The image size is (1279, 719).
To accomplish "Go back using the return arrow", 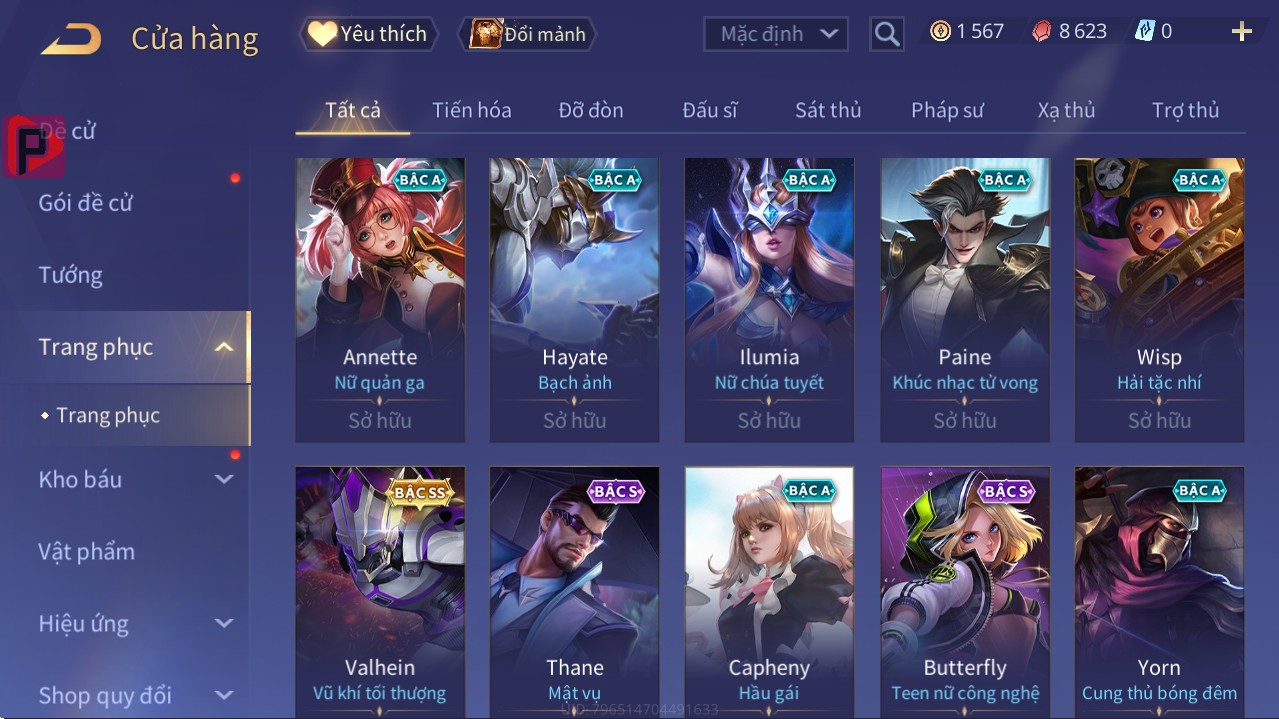I will (71, 39).
